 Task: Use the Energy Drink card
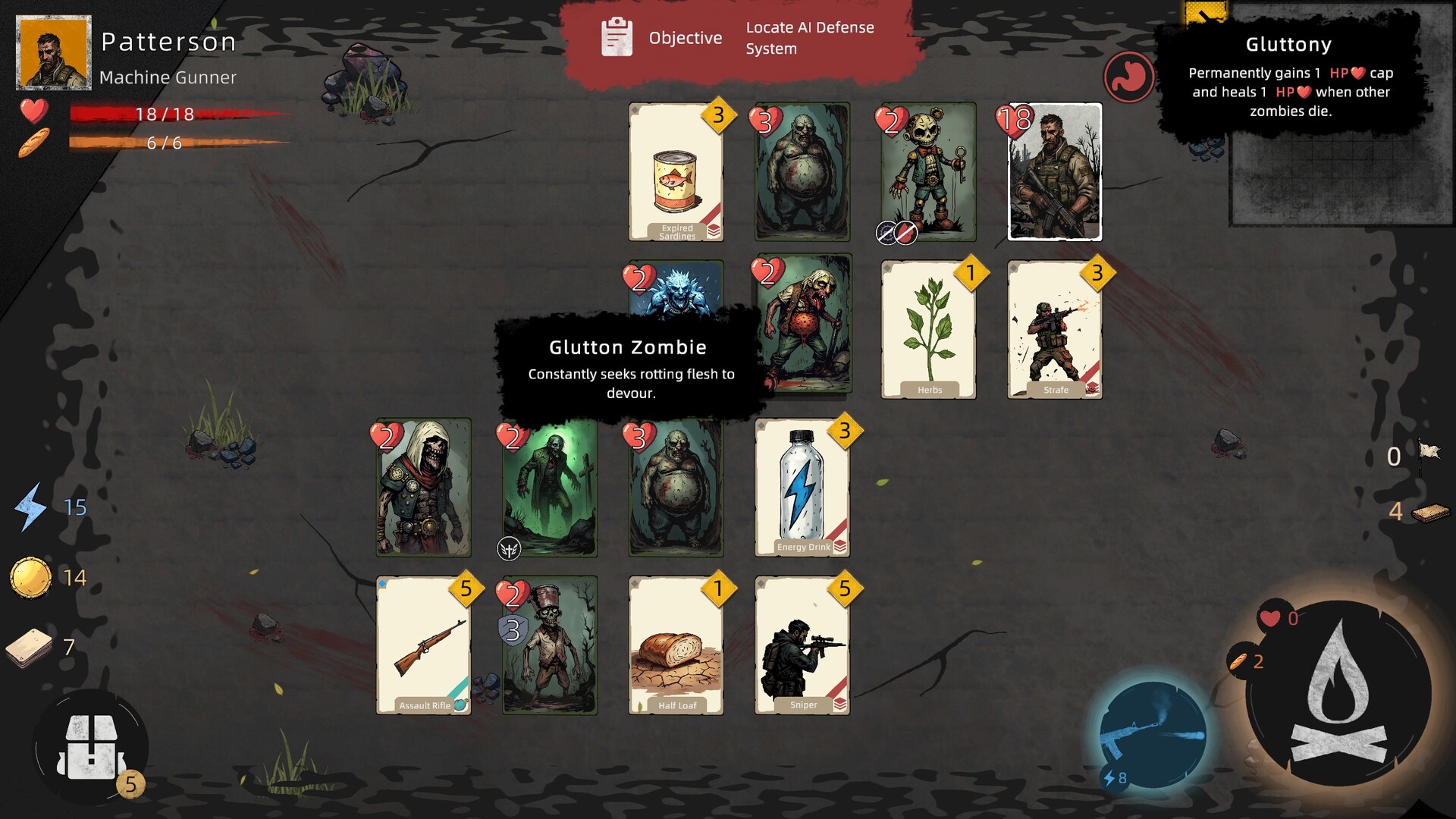tap(802, 489)
